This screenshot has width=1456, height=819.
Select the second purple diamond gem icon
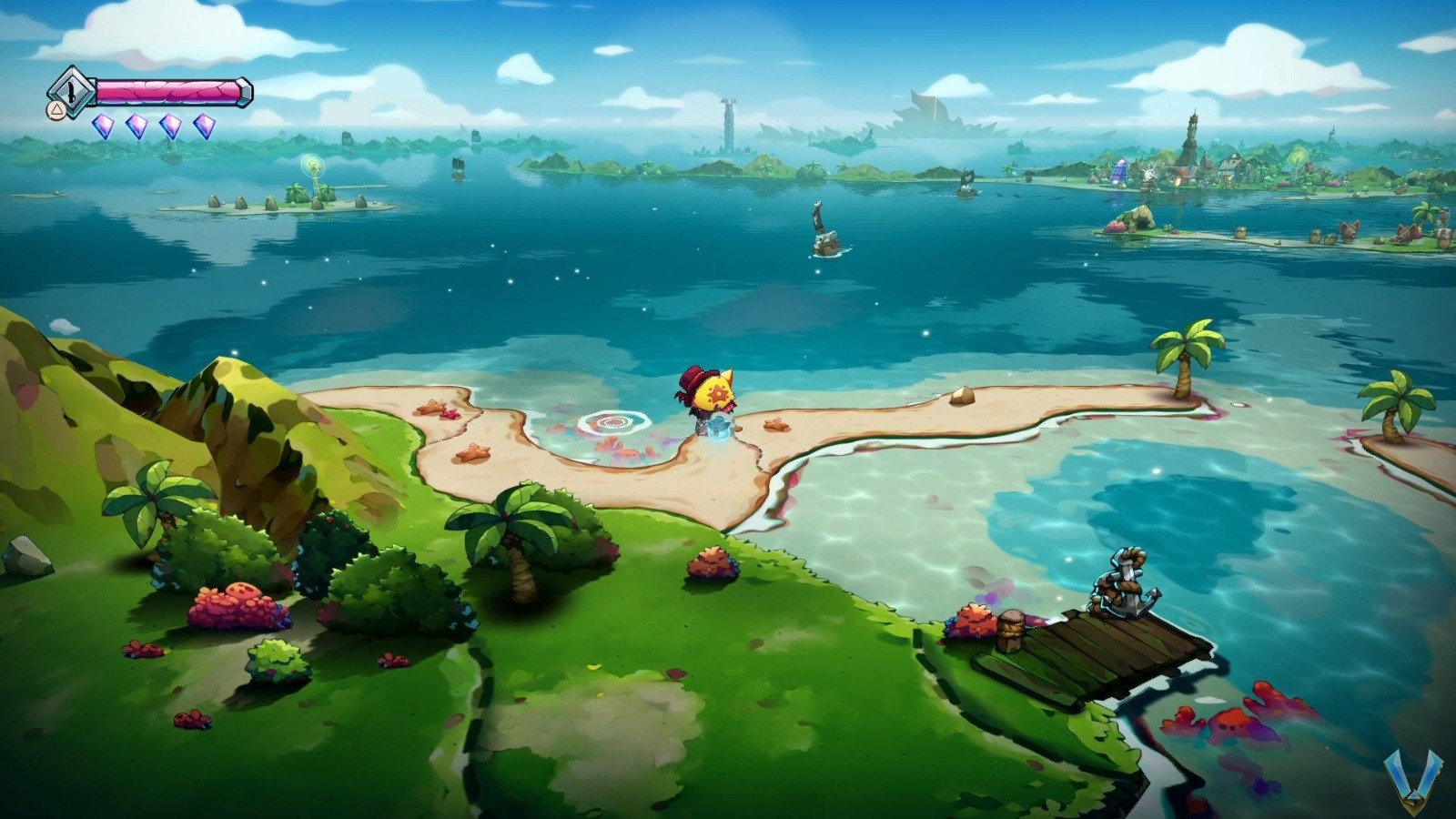[x=135, y=125]
